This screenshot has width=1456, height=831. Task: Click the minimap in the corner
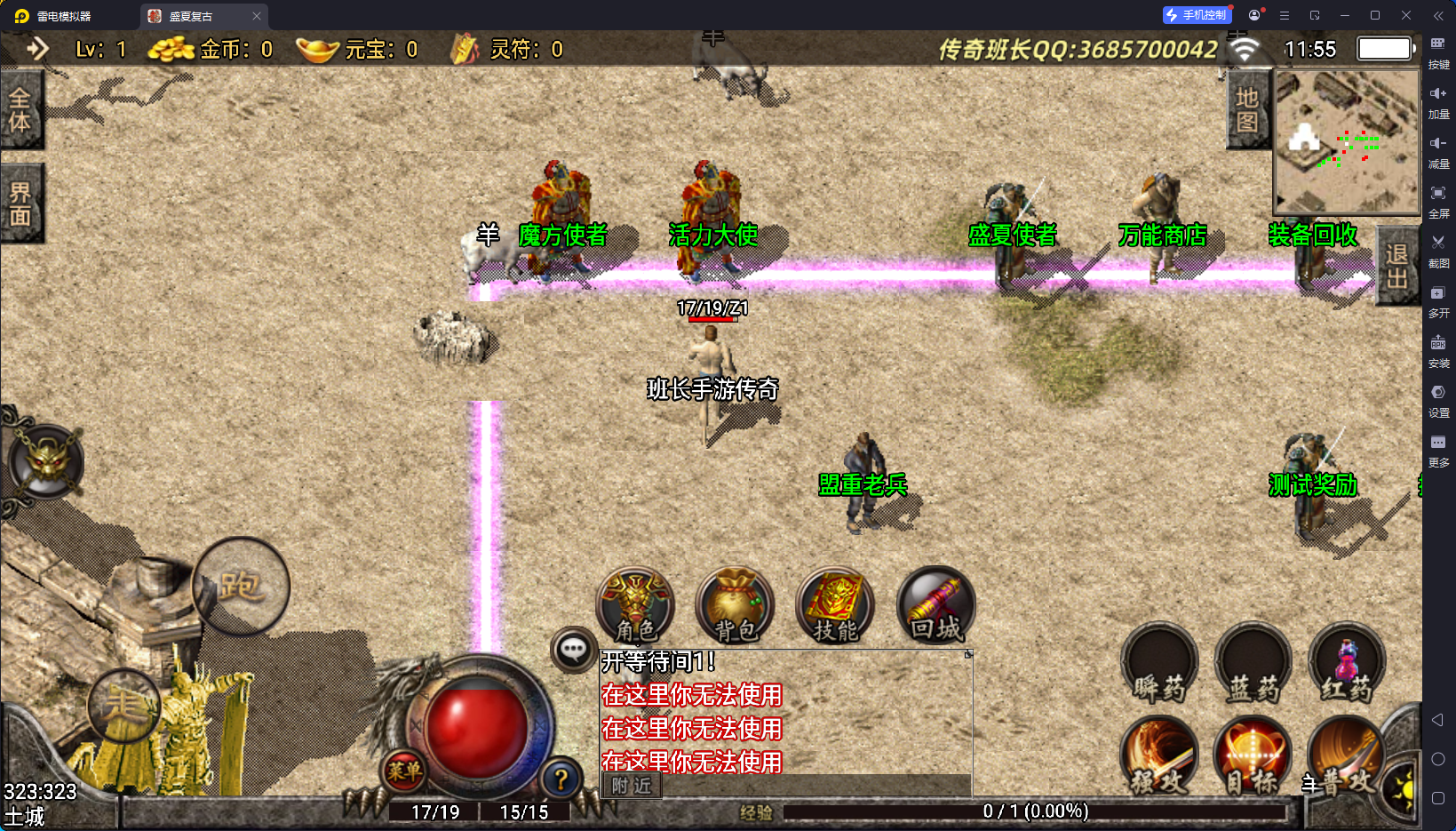click(x=1347, y=140)
